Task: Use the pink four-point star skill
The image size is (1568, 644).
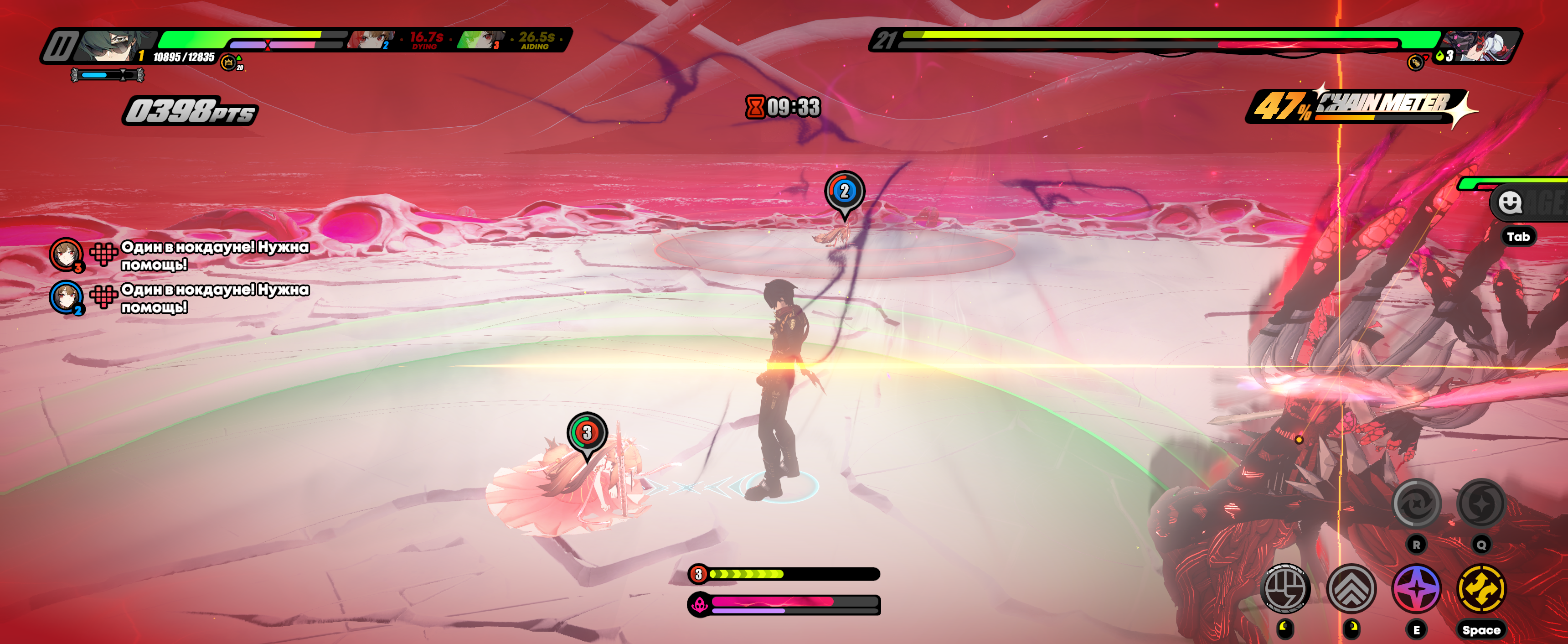Action: click(1416, 589)
